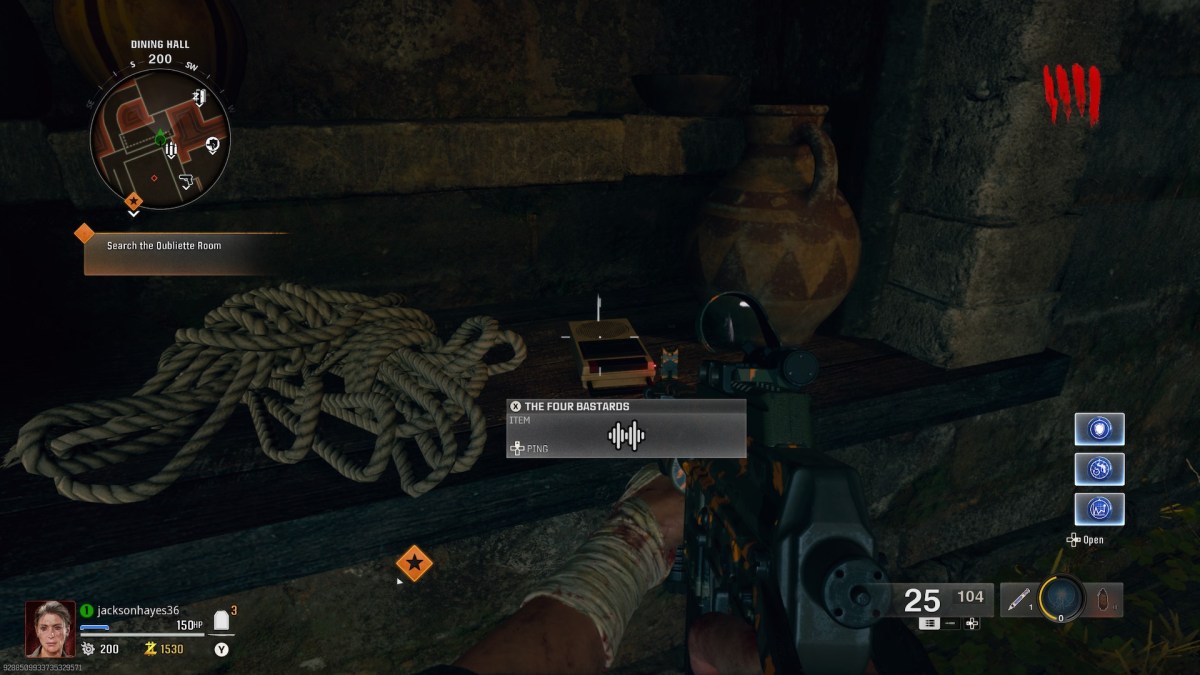Select the pencil tool equipment slot
The width and height of the screenshot is (1200, 675).
(x=1019, y=600)
